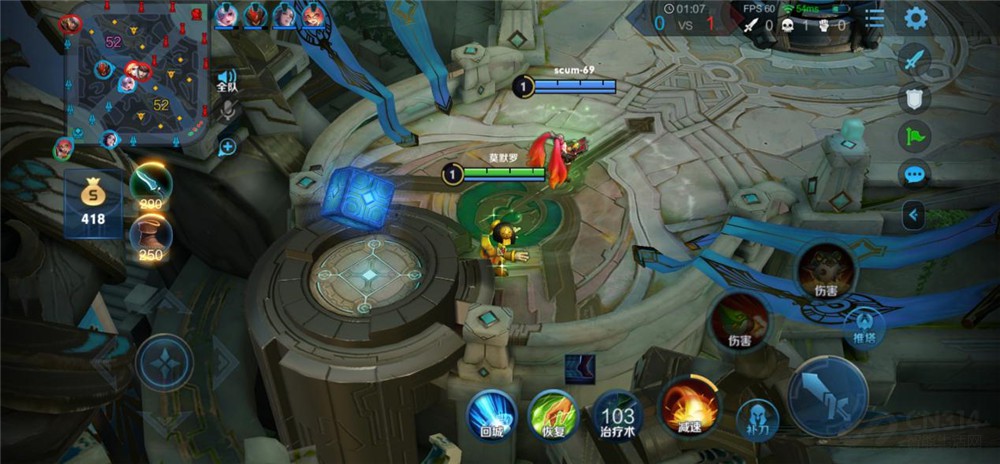Open the quick chat bubble
The width and height of the screenshot is (1000, 464).
click(x=914, y=175)
